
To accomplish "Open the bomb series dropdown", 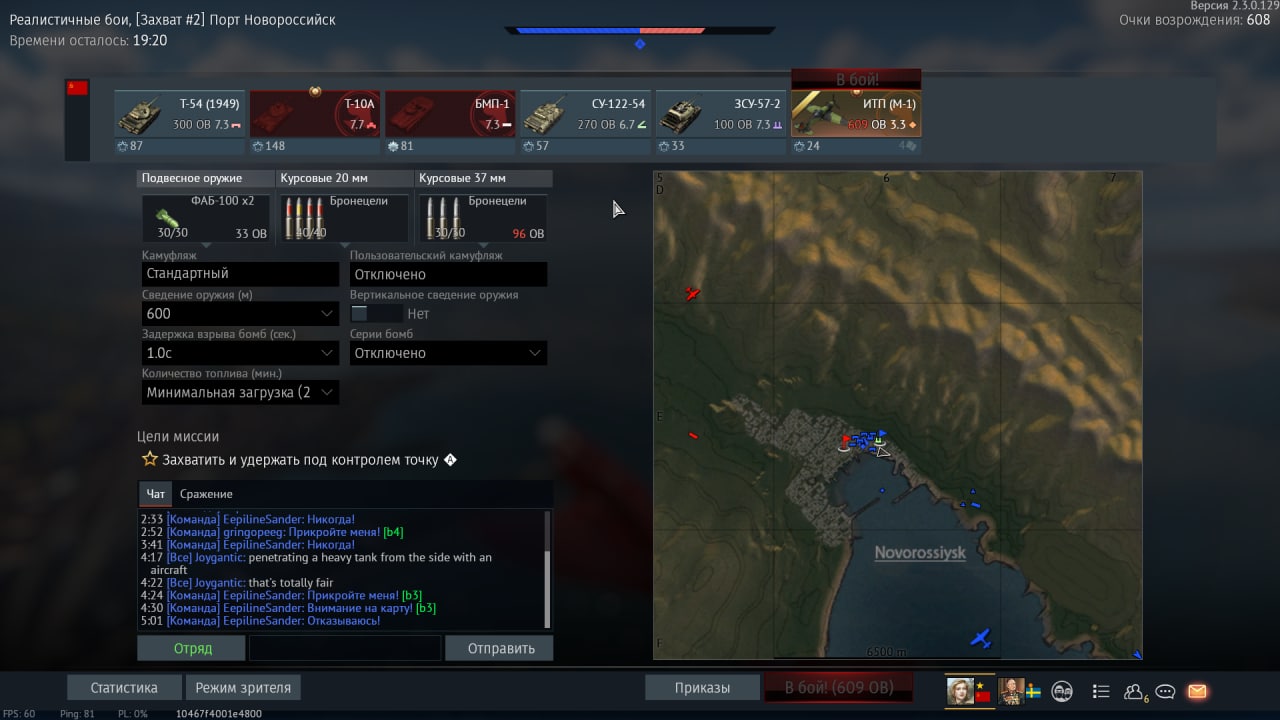I will tap(448, 353).
